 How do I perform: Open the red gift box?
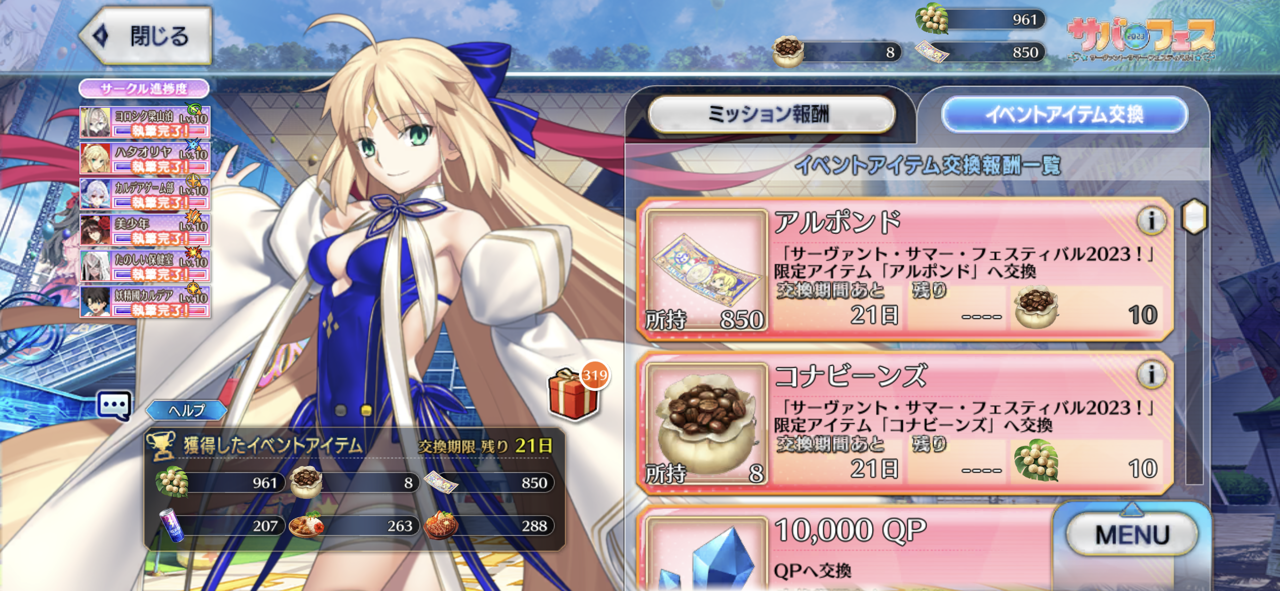574,395
